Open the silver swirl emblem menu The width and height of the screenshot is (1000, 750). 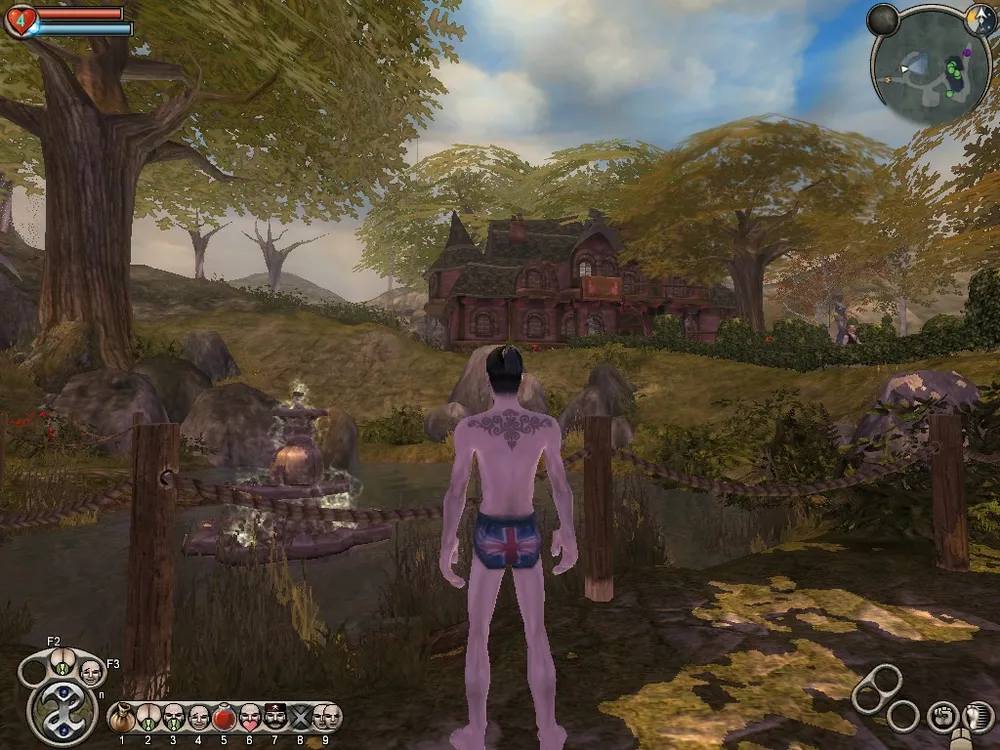(x=63, y=711)
